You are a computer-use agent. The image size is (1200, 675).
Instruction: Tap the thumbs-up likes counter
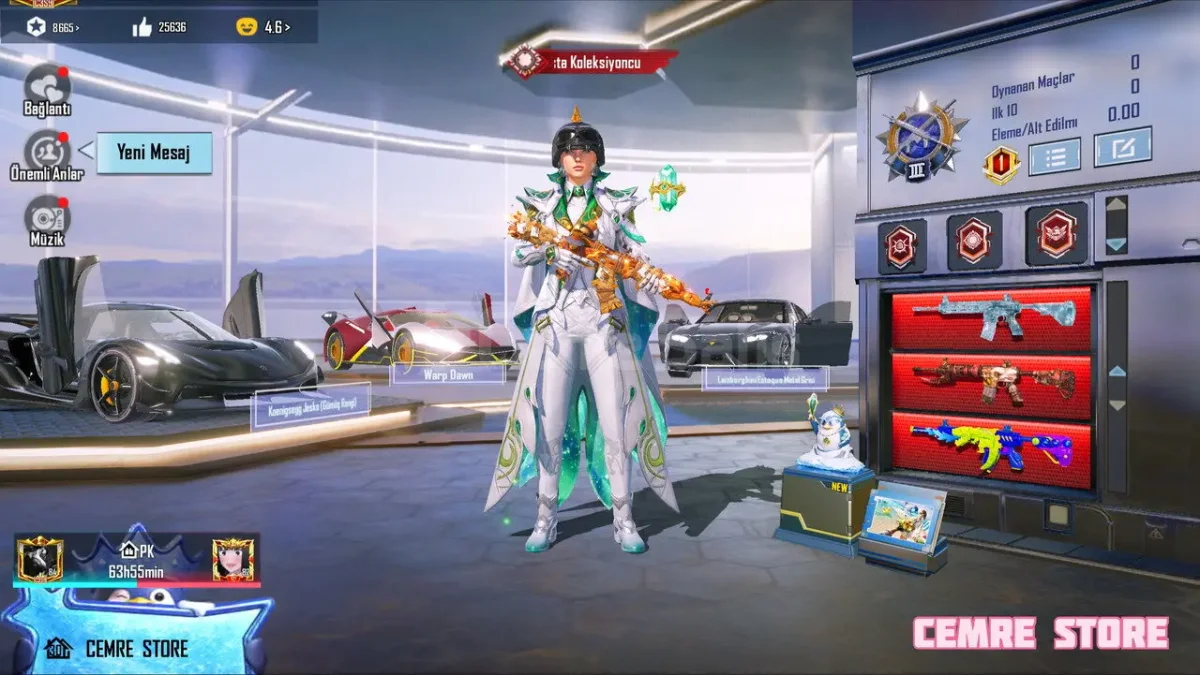[x=159, y=27]
